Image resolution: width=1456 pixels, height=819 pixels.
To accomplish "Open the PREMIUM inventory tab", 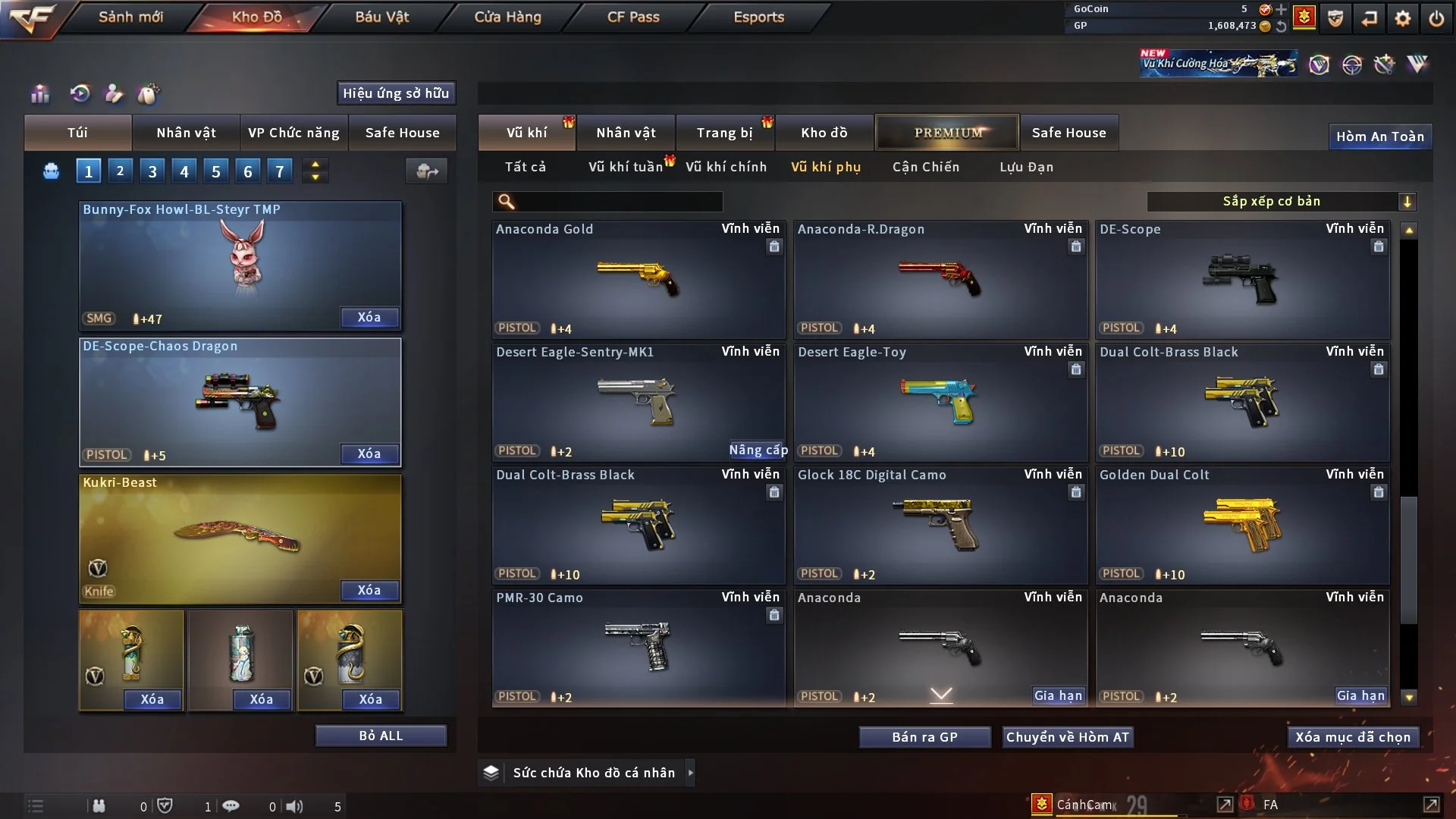I will 947,133.
